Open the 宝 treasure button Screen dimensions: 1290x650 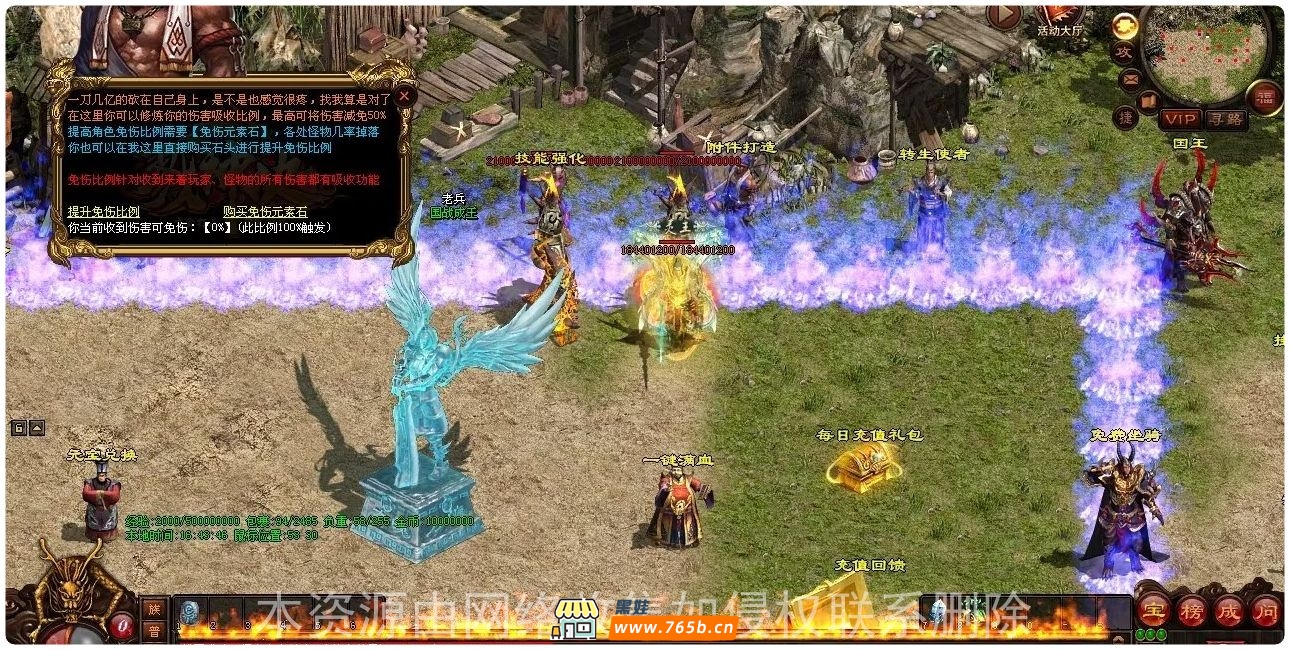[x=1155, y=610]
